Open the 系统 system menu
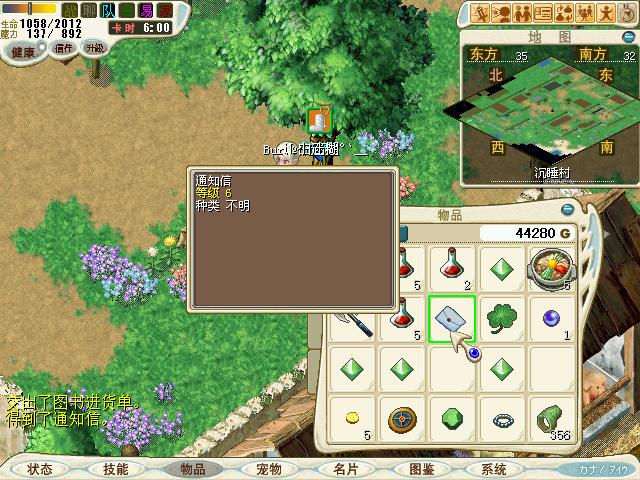The image size is (640, 480). [x=494, y=468]
